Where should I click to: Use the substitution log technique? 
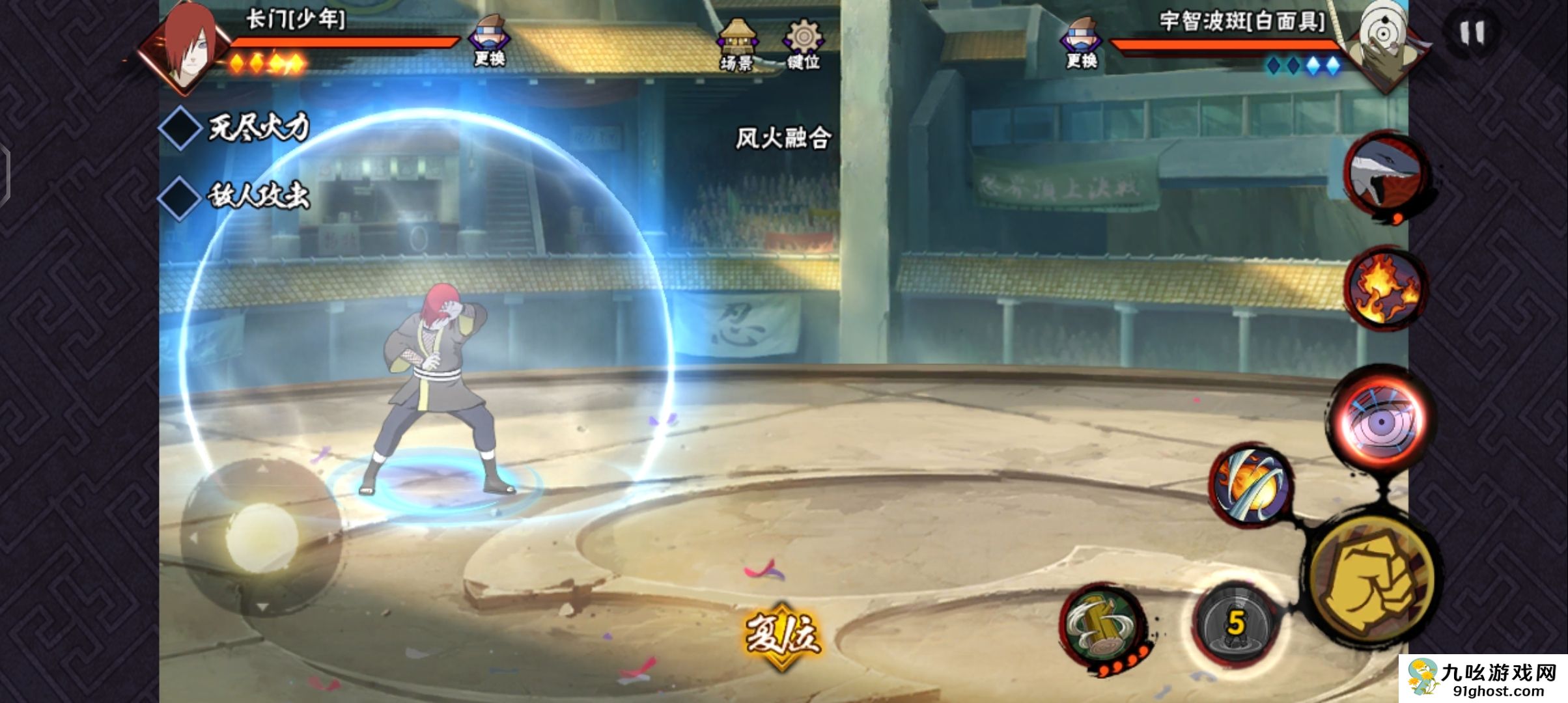[x=1103, y=625]
